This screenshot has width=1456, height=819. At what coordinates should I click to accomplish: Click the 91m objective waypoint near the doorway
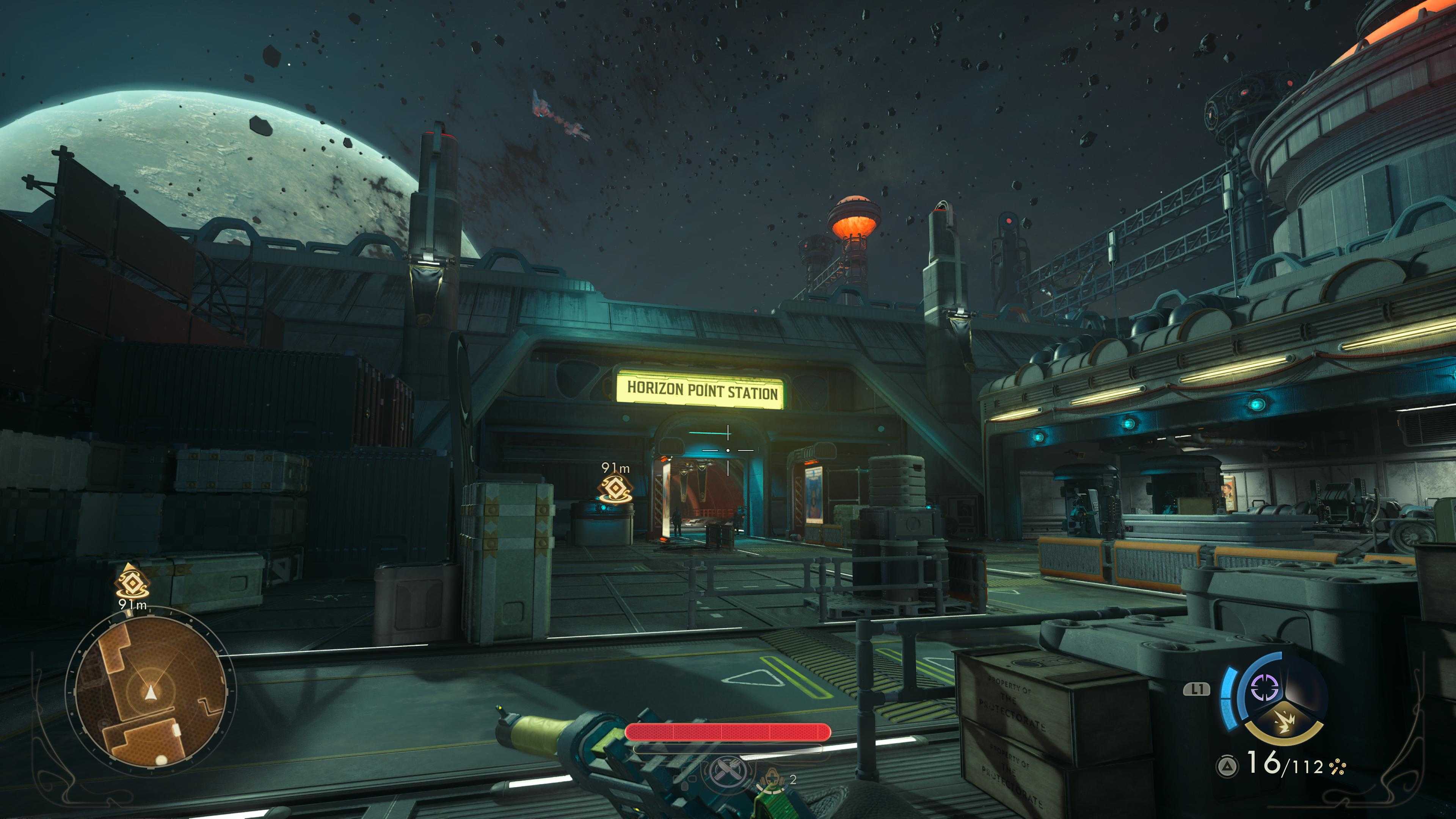(x=615, y=490)
